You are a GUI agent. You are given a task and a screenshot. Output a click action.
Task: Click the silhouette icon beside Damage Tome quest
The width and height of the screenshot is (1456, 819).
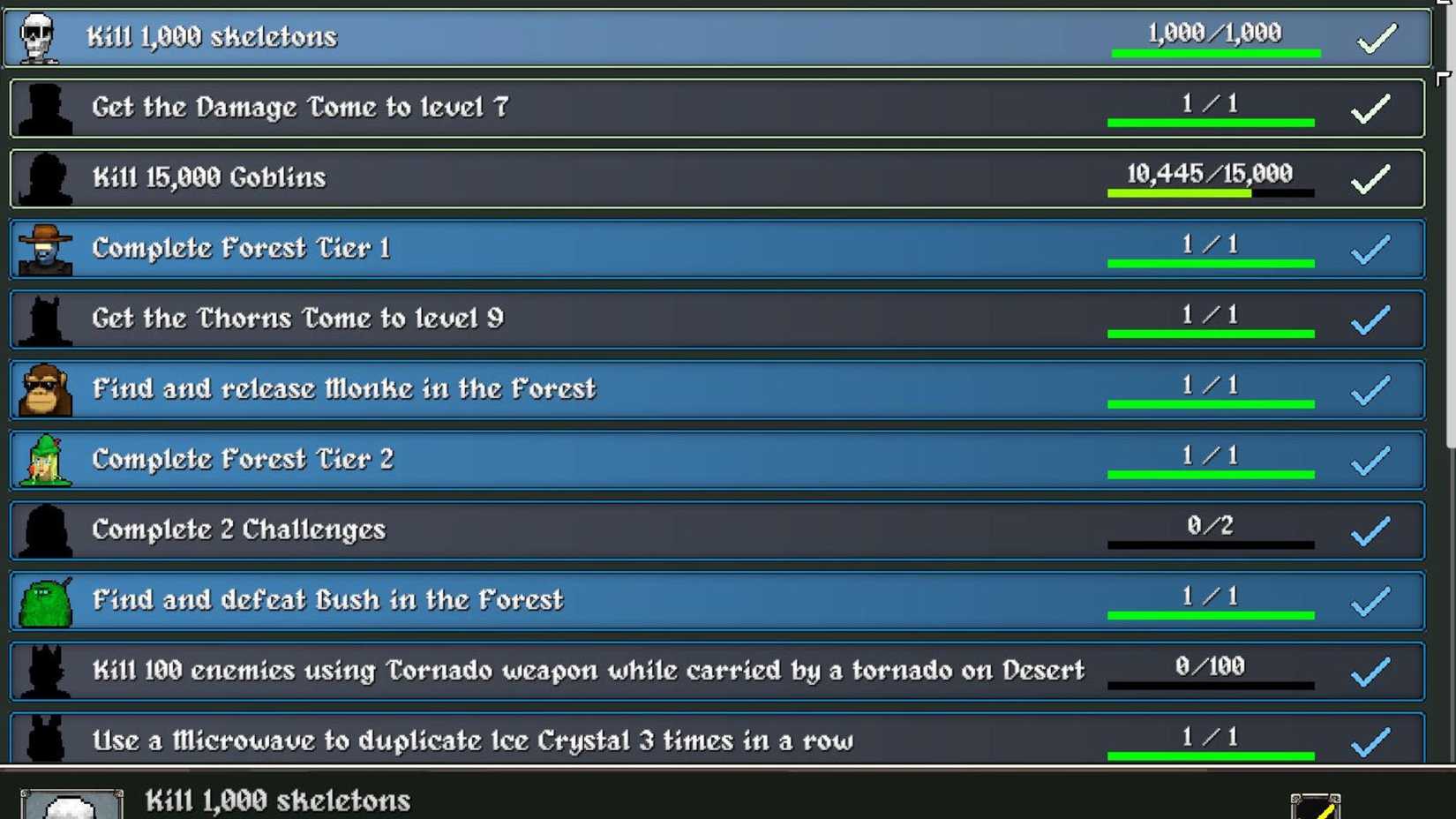[x=42, y=107]
